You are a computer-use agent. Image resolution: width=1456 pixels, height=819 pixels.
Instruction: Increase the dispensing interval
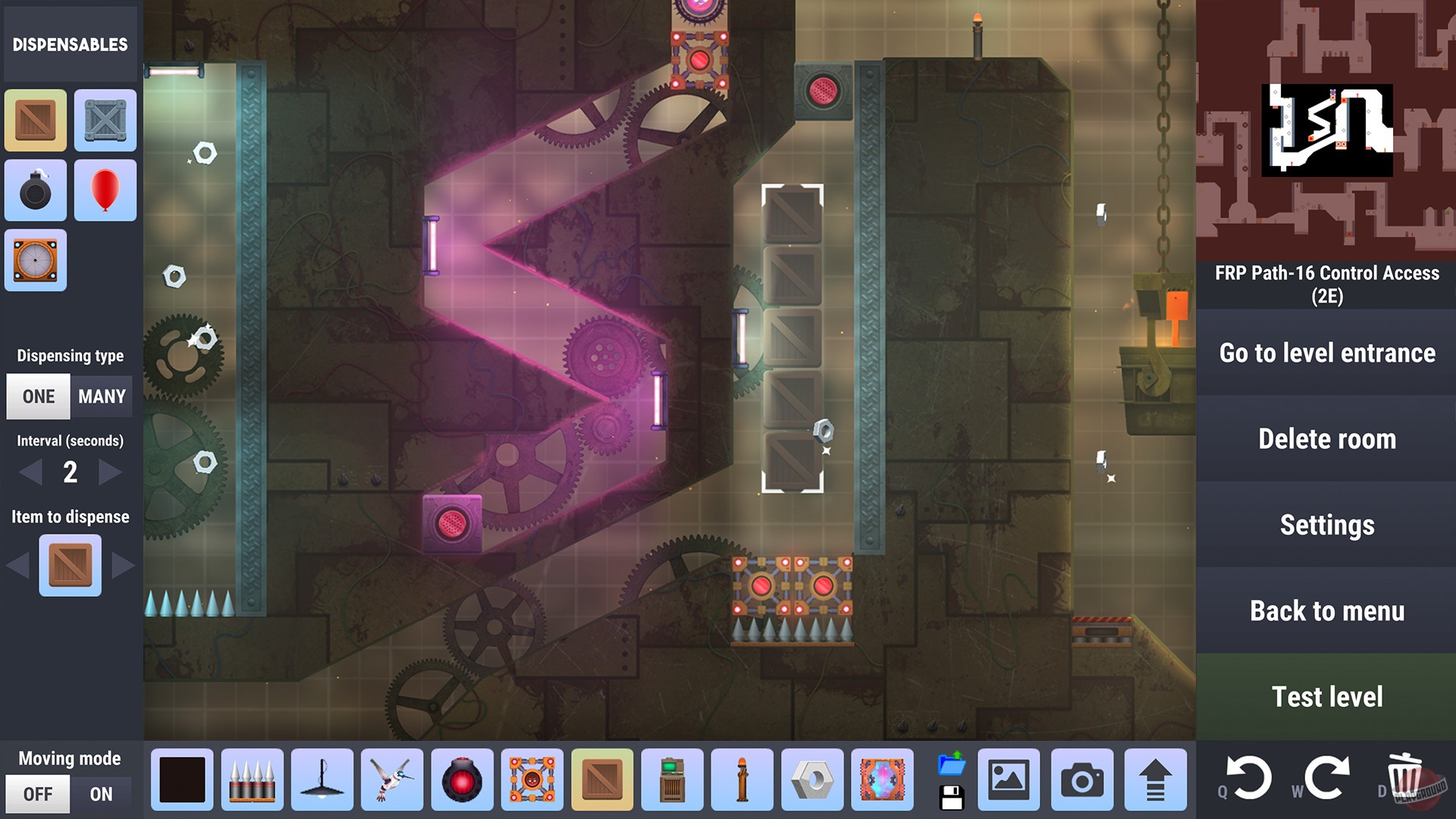click(x=108, y=472)
